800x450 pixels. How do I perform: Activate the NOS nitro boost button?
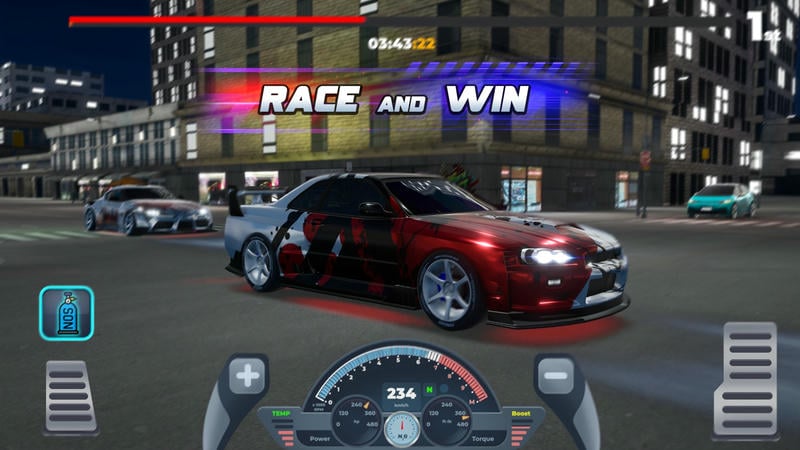67,314
